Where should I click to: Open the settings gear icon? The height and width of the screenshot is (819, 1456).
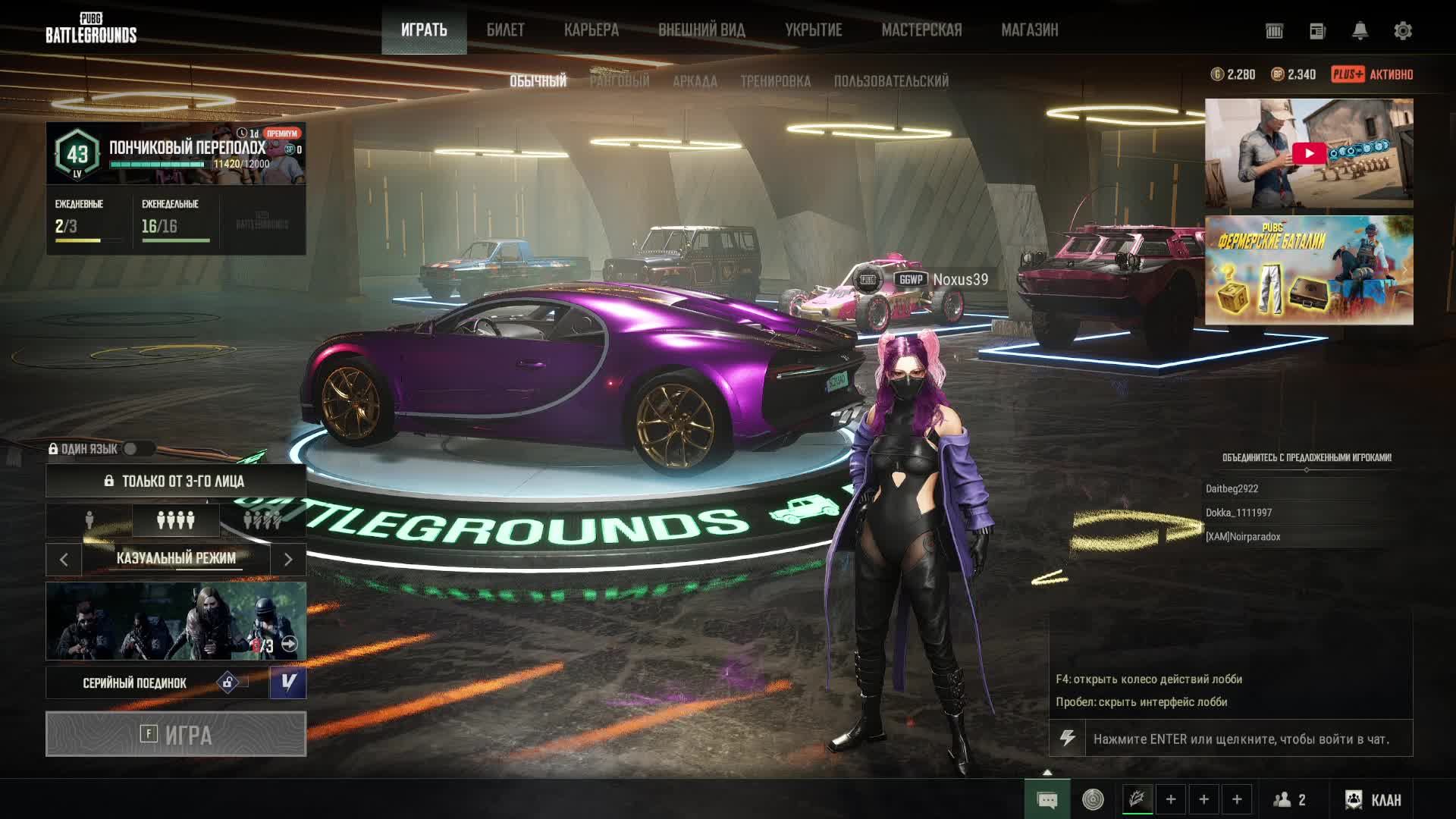pyautogui.click(x=1402, y=31)
